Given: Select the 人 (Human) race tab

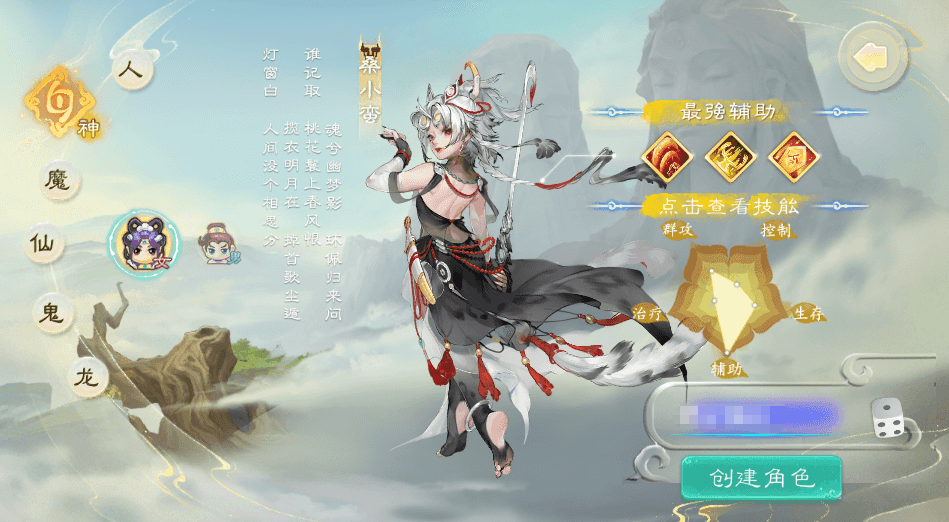Looking at the screenshot, I should pos(130,71).
